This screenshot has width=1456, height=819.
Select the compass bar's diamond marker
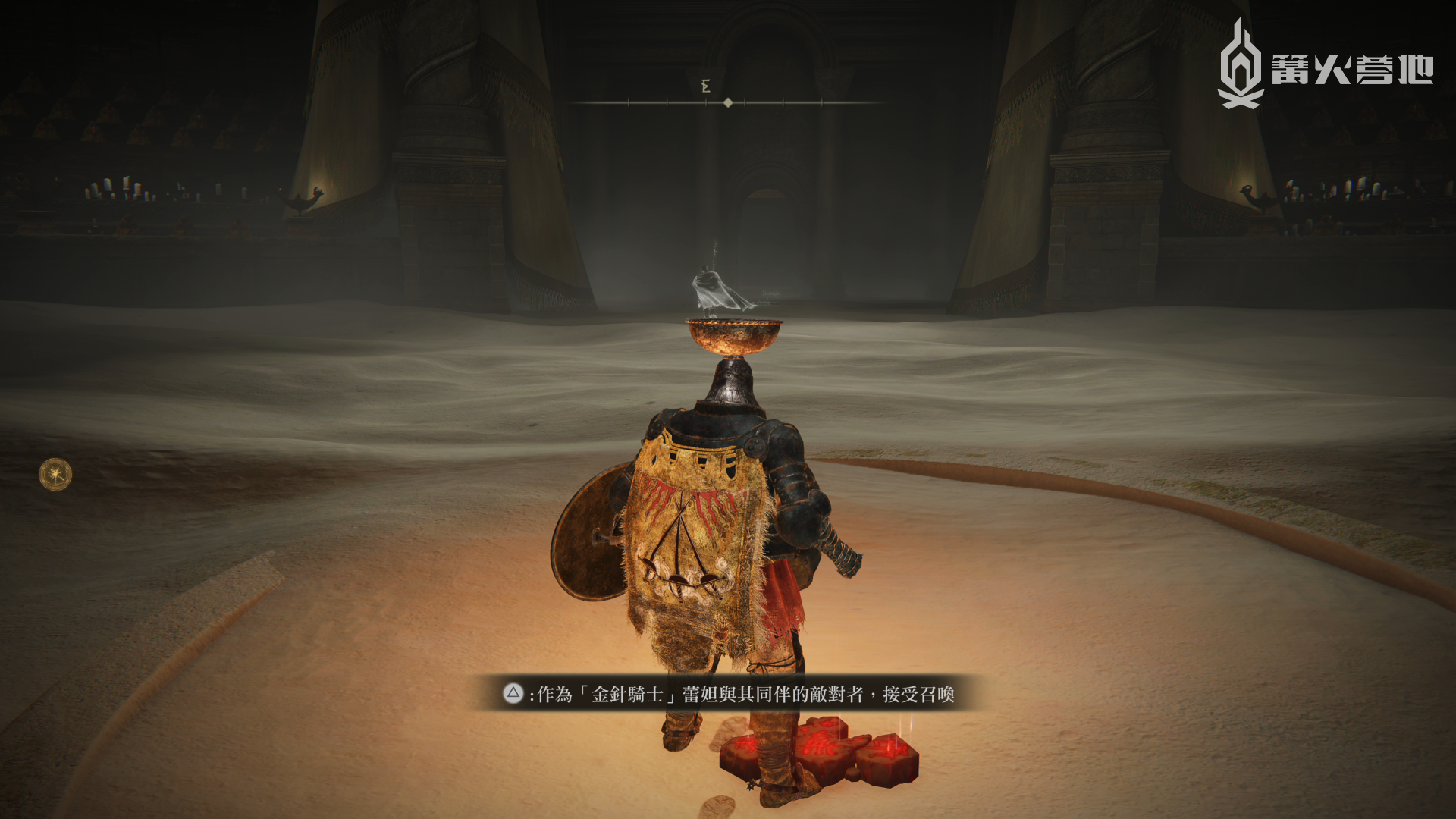click(728, 102)
